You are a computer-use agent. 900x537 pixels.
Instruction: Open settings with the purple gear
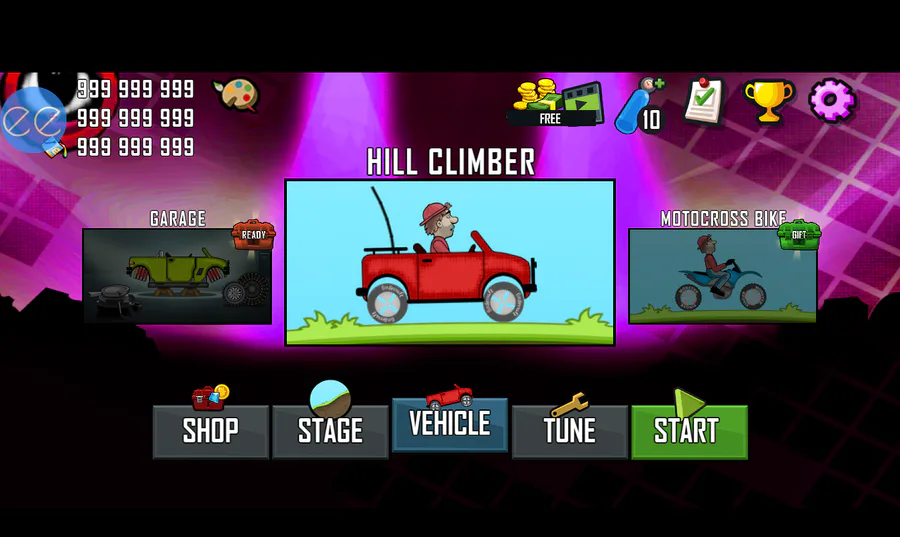point(831,101)
